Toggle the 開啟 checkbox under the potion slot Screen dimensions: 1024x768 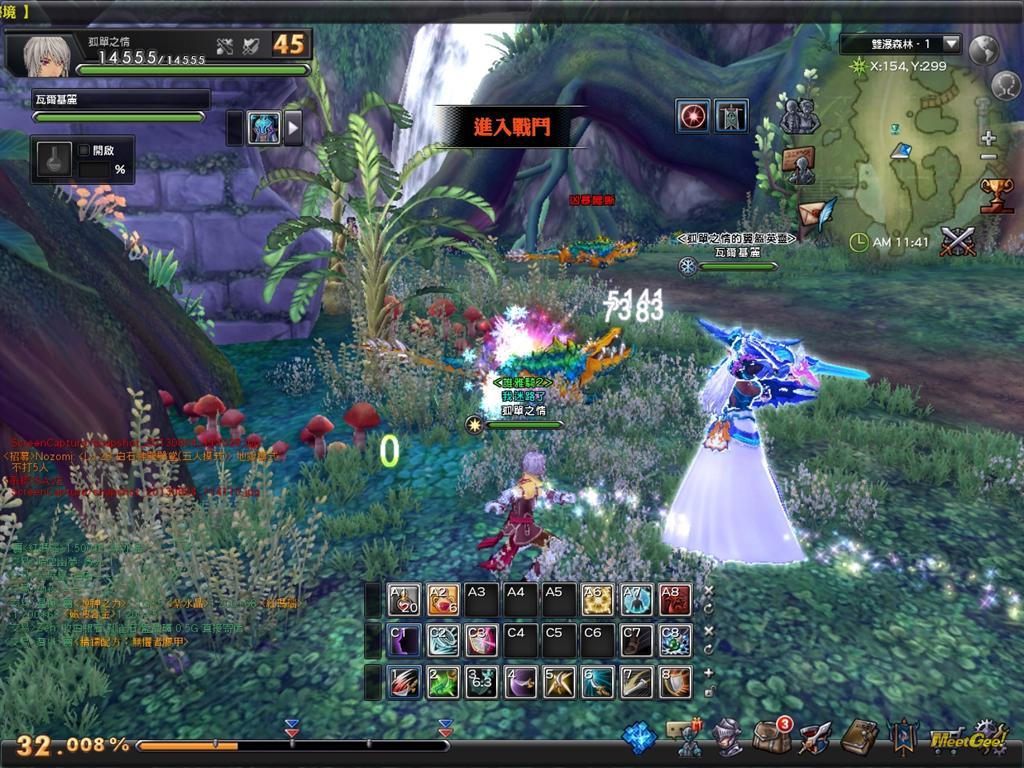coord(84,151)
